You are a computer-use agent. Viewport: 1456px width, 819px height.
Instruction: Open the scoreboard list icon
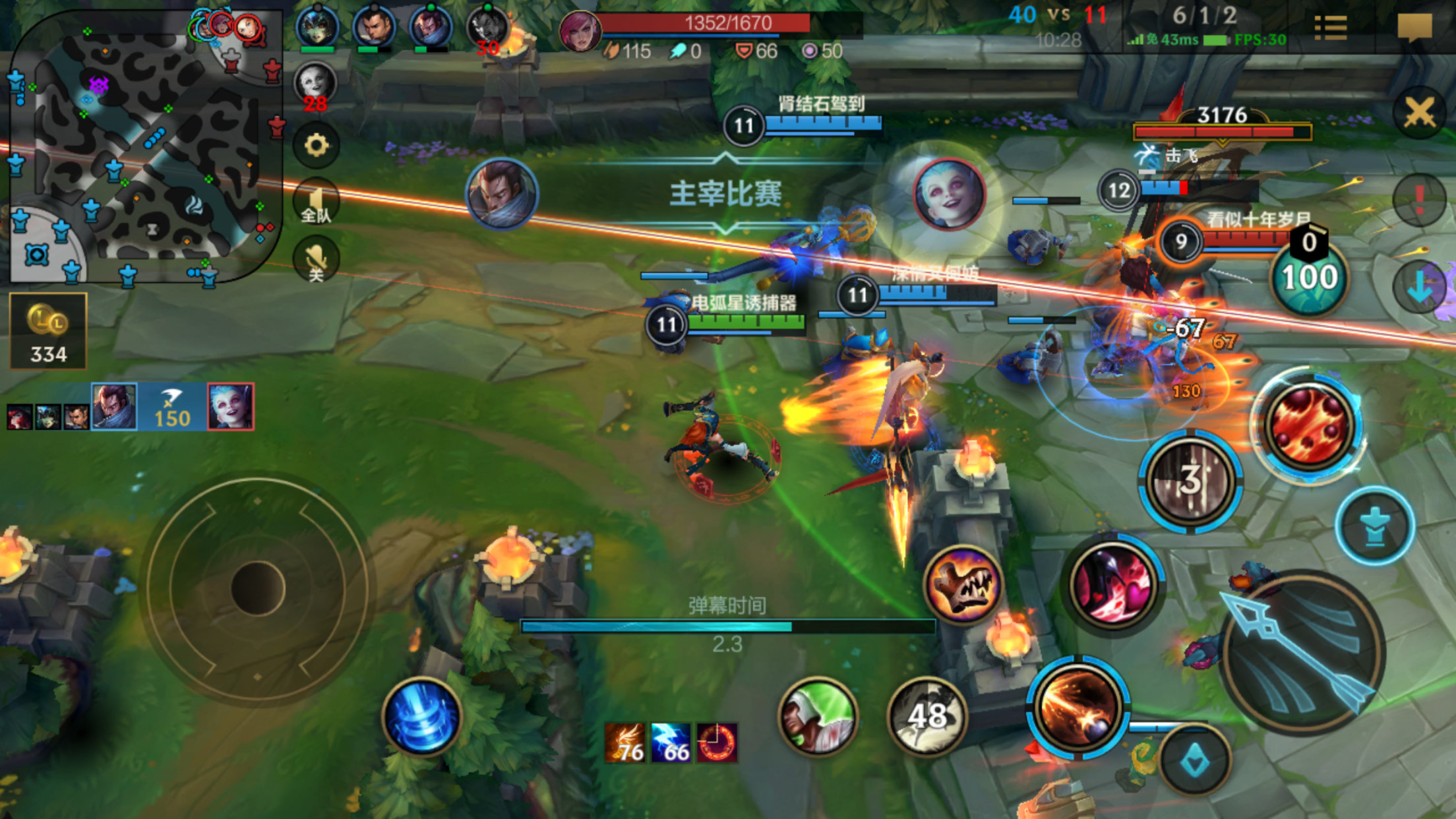pos(1331,28)
